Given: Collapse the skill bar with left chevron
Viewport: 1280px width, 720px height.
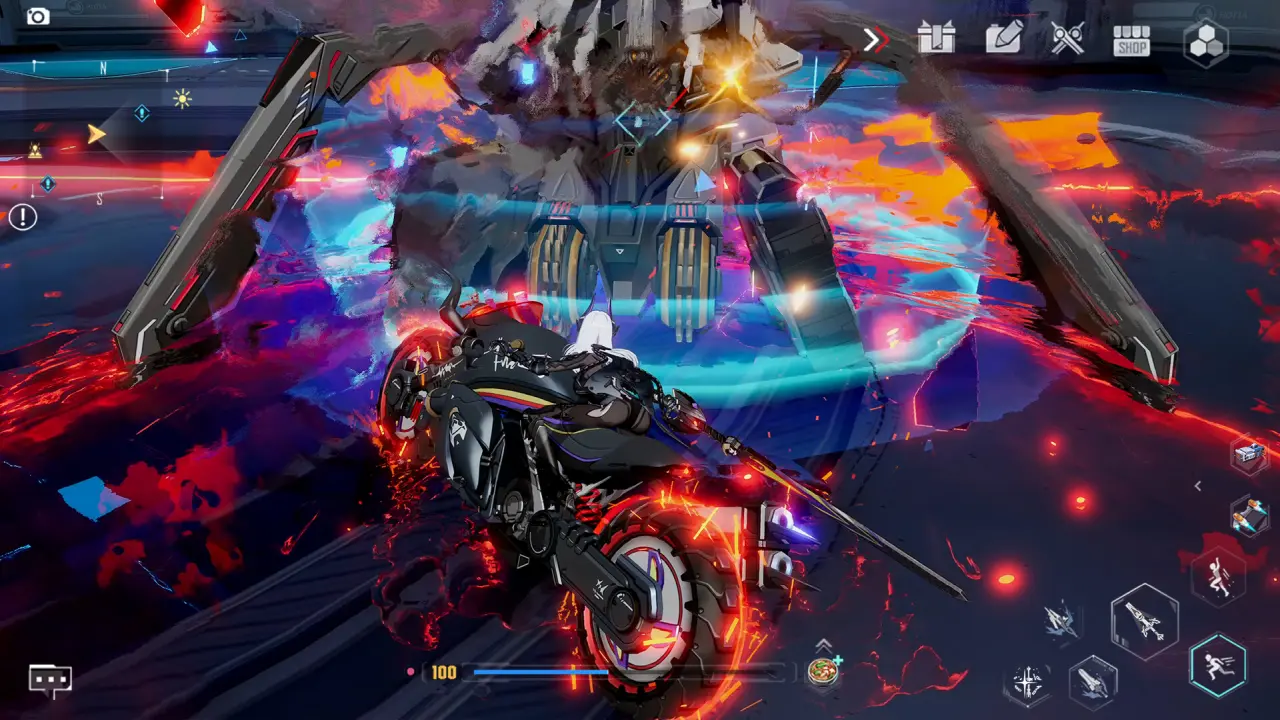Looking at the screenshot, I should point(1197,485).
